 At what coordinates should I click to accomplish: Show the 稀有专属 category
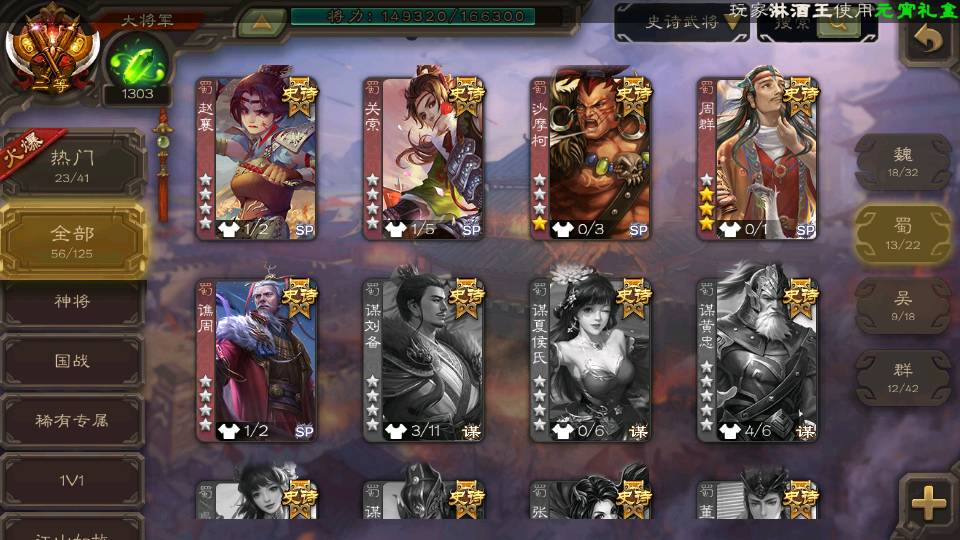click(72, 421)
